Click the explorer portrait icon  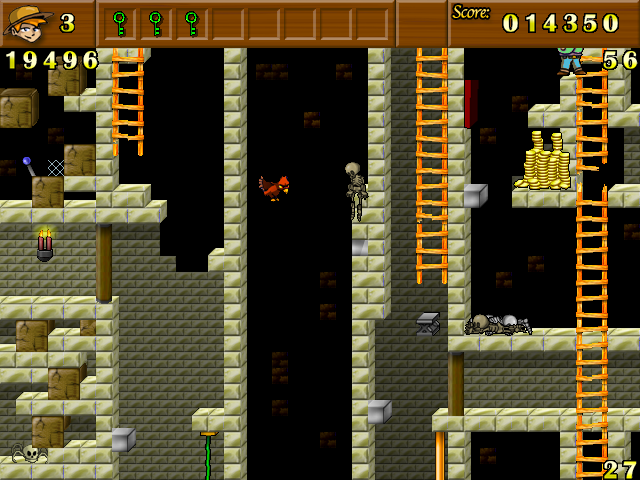pyautogui.click(x=27, y=22)
